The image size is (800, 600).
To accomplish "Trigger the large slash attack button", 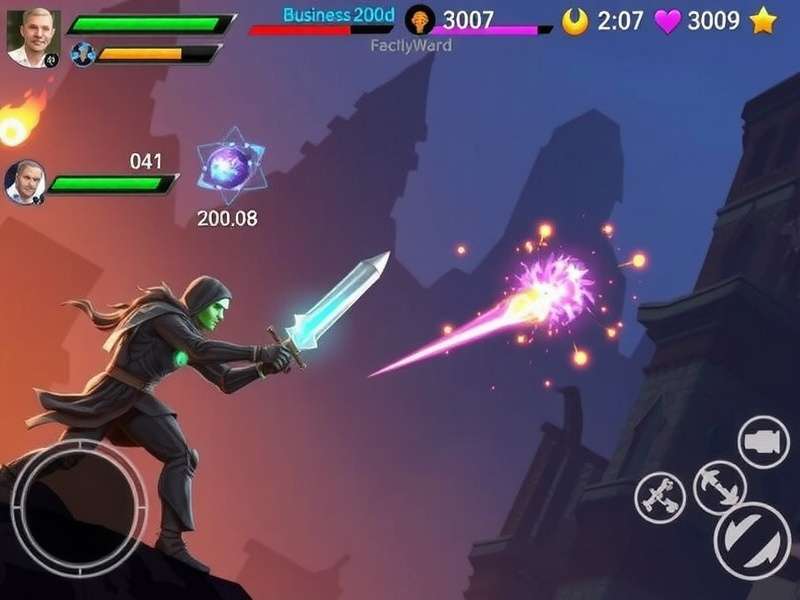I will (752, 540).
